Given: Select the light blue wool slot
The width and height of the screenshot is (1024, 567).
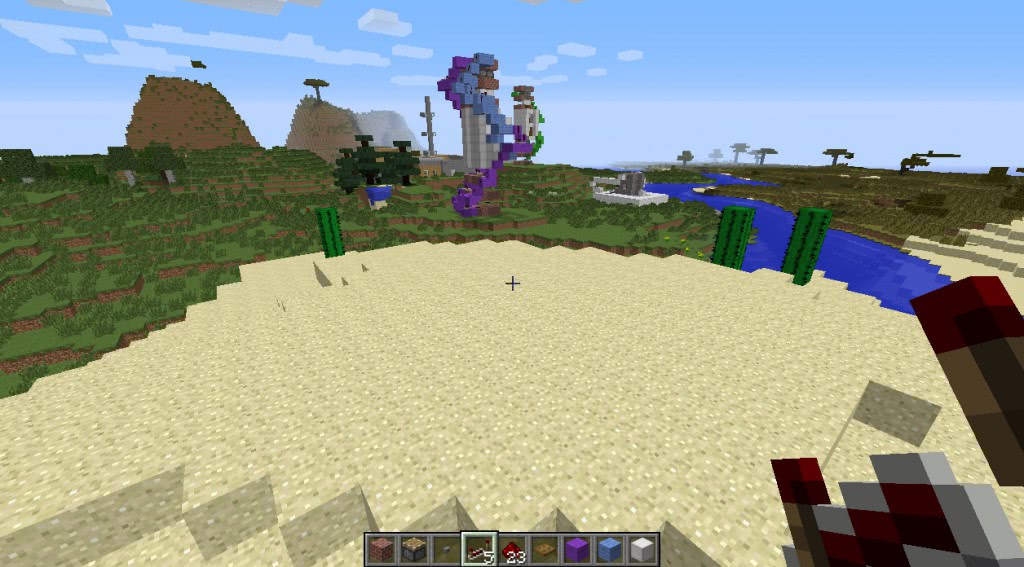Looking at the screenshot, I should coord(610,549).
